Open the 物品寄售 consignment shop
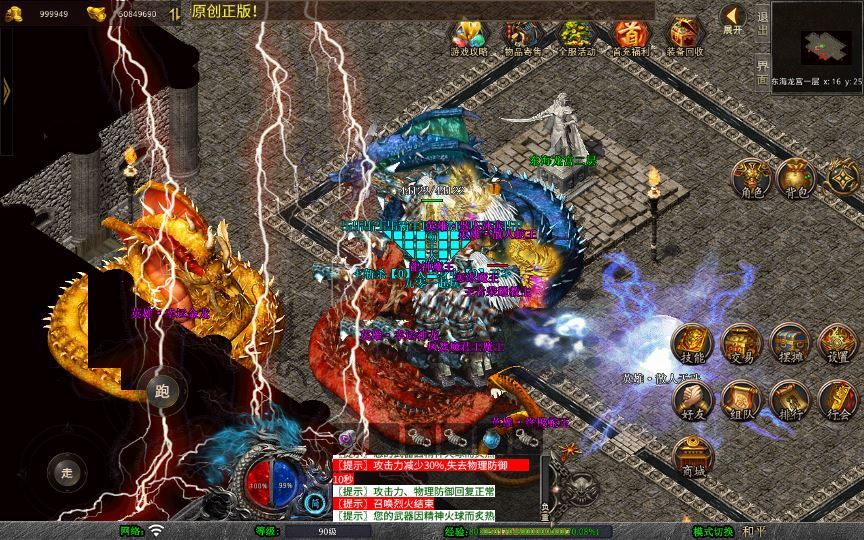 click(522, 37)
